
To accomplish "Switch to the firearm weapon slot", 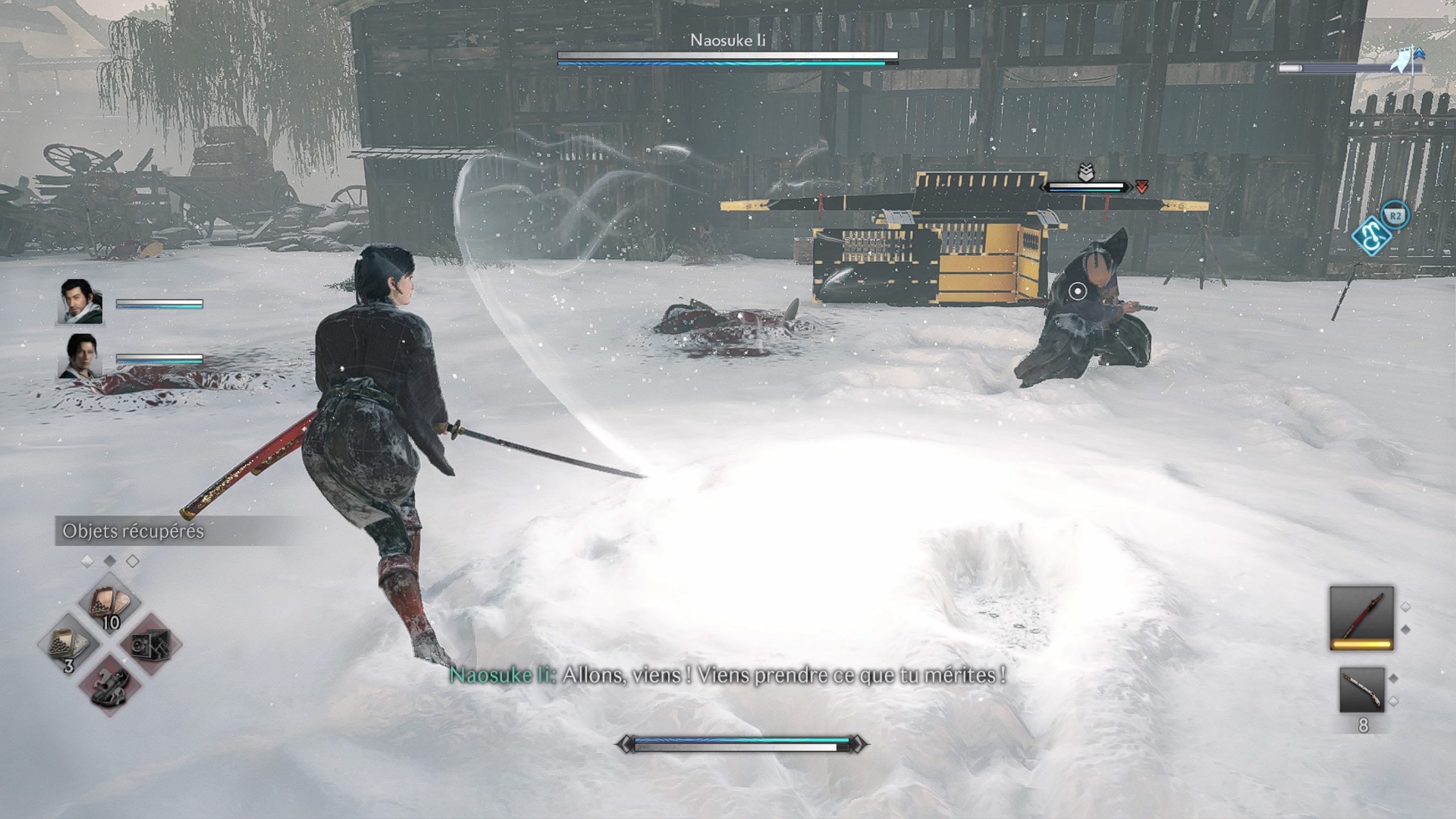I will (1362, 689).
